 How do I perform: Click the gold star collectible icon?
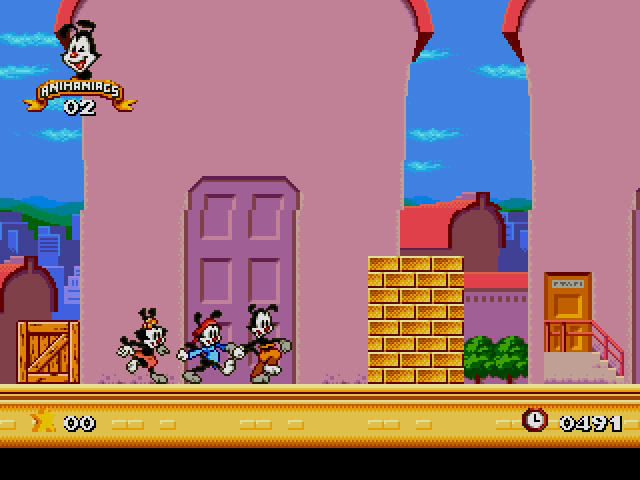pos(44,421)
